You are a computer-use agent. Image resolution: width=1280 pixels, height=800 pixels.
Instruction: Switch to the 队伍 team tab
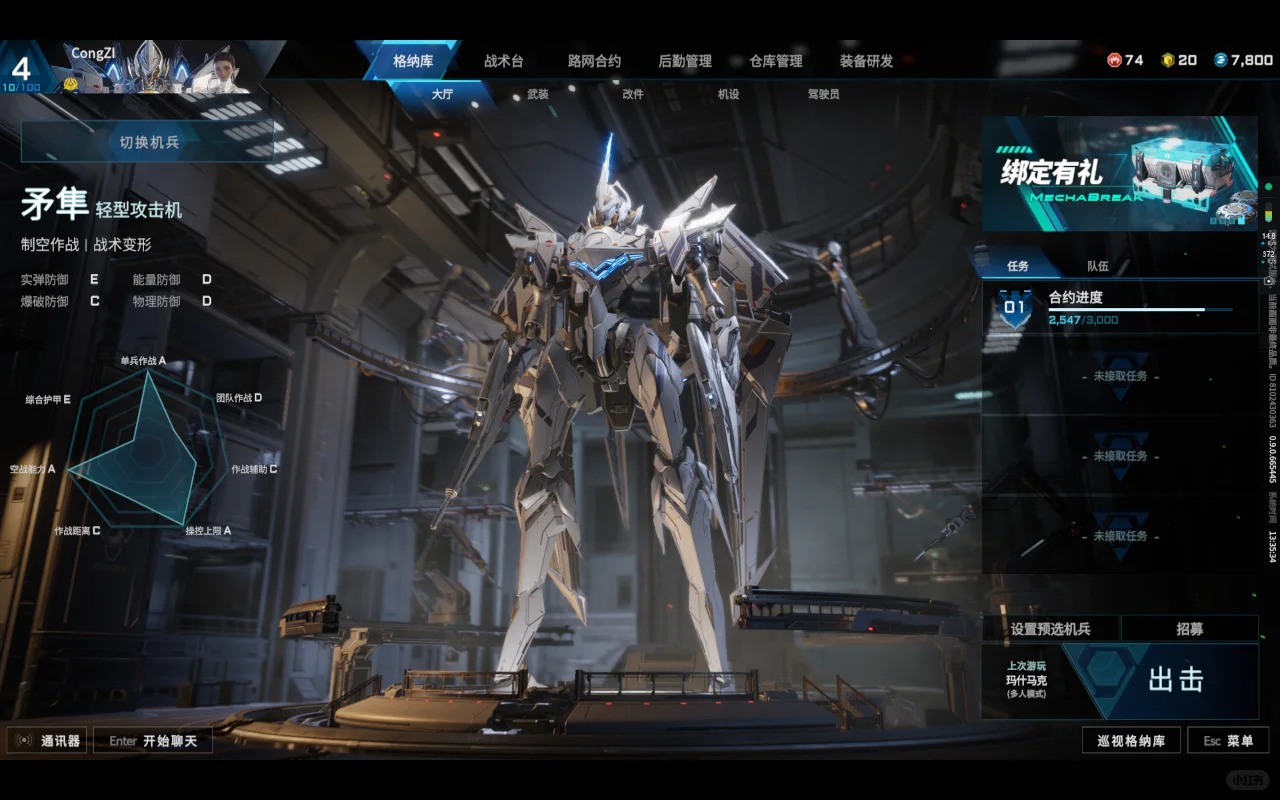[x=1098, y=267]
